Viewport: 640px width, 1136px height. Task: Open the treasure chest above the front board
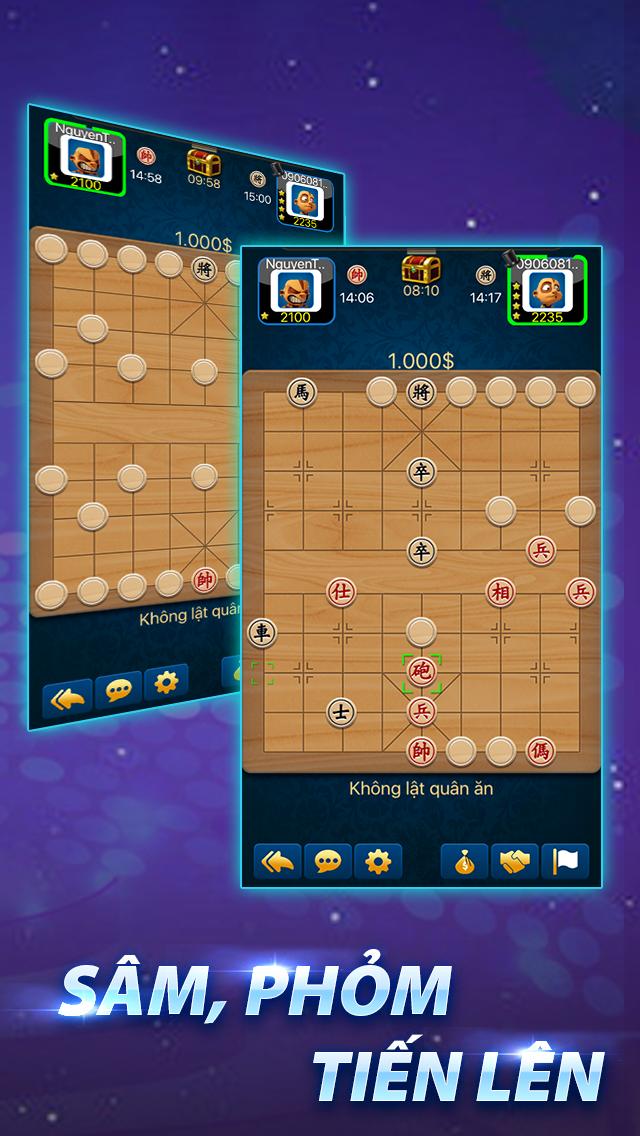coord(421,270)
